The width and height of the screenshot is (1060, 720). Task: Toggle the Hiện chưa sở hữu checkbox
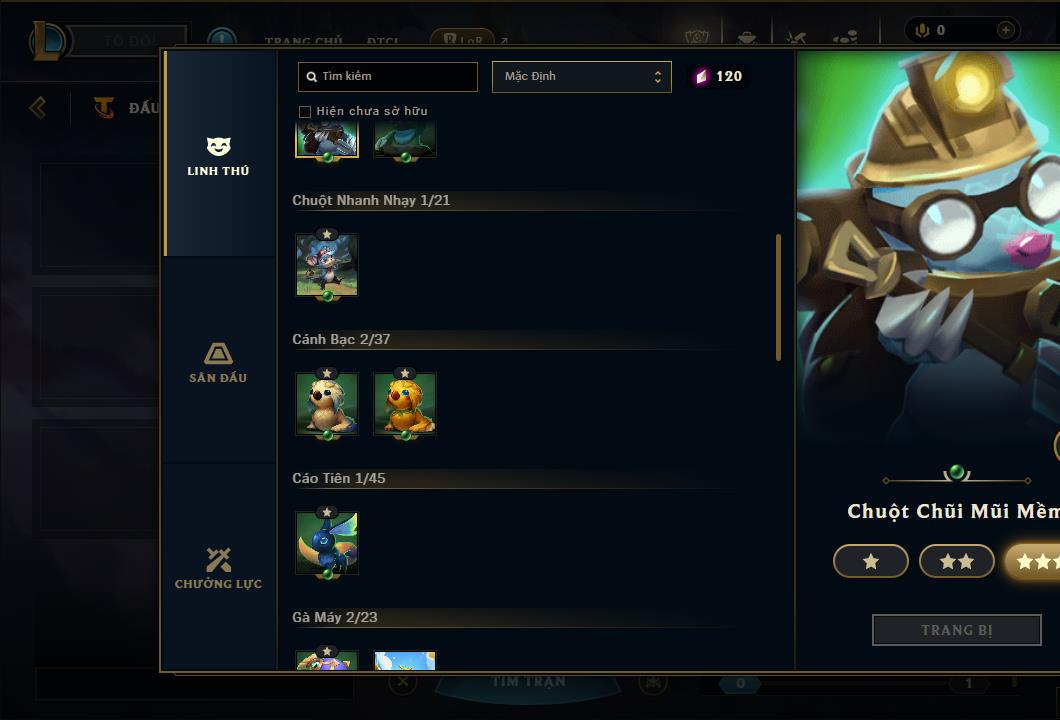point(305,111)
